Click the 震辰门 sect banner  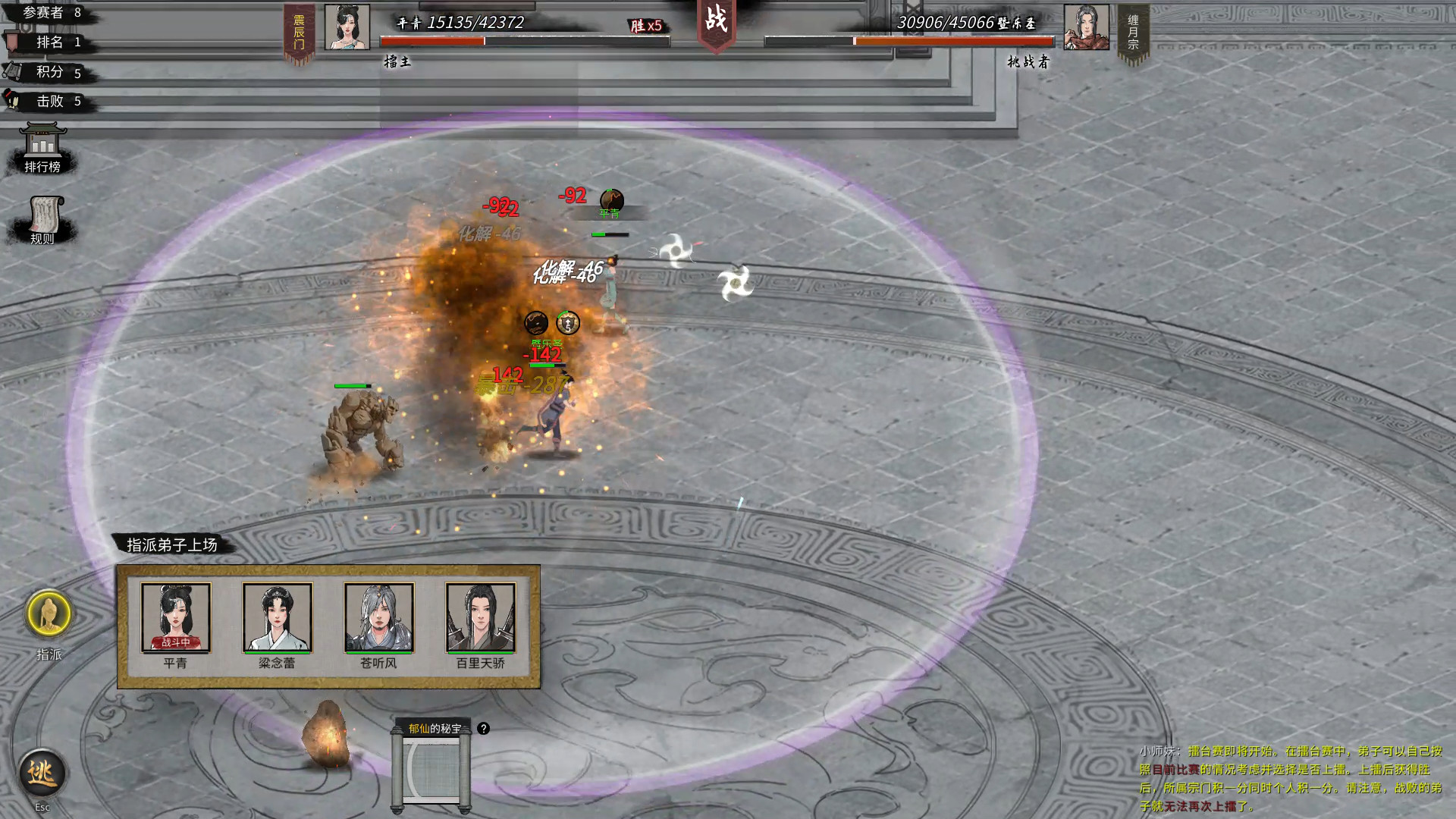299,33
